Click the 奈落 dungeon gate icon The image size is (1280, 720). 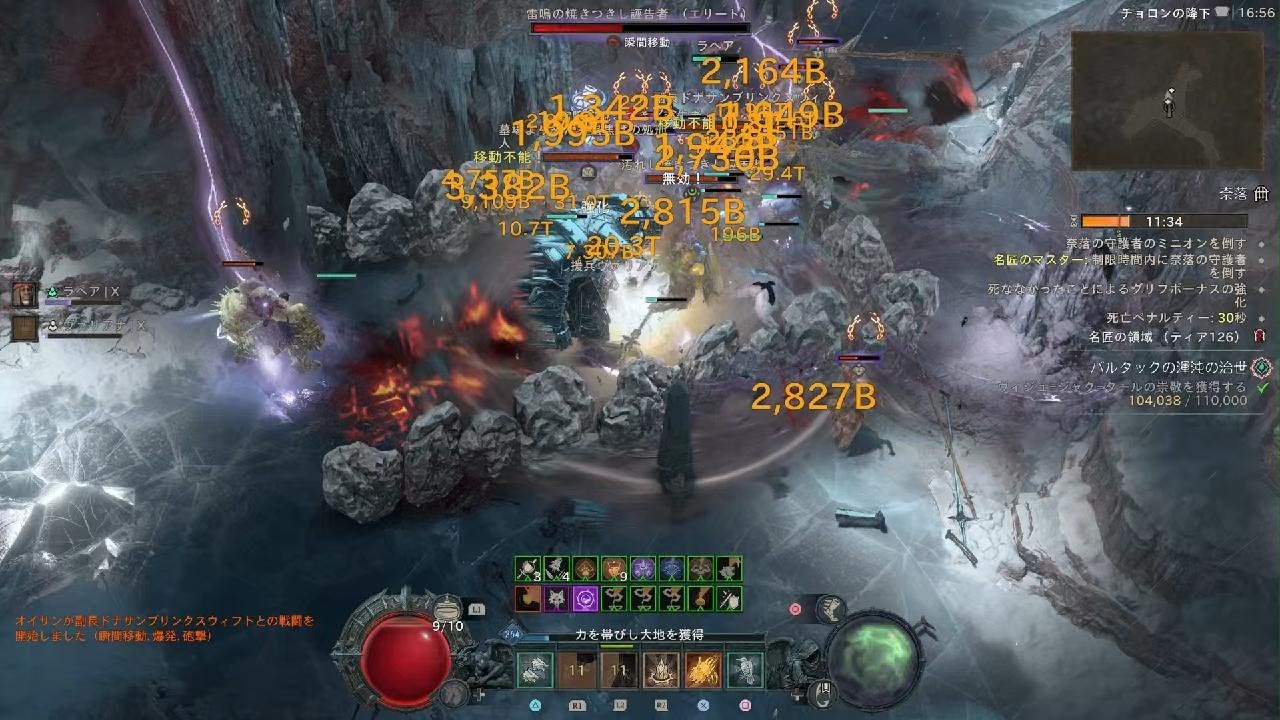coord(1261,195)
